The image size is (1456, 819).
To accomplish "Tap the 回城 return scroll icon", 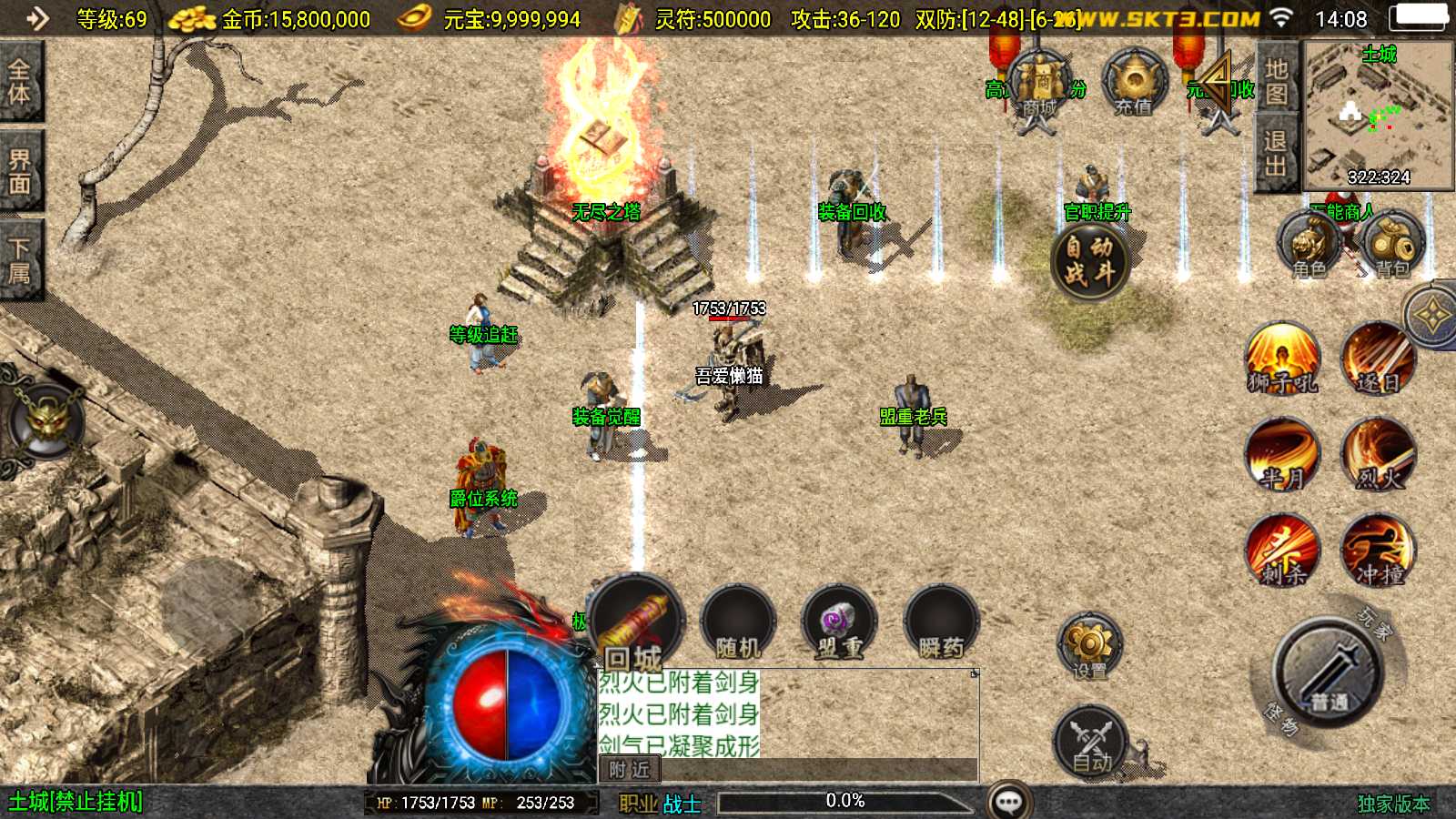I will [x=634, y=622].
